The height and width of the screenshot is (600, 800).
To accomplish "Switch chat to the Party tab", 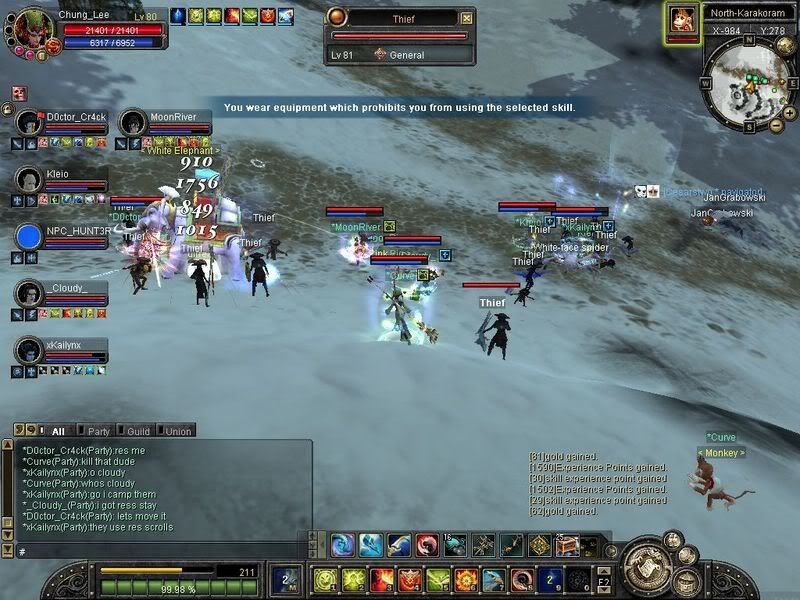I will click(98, 431).
